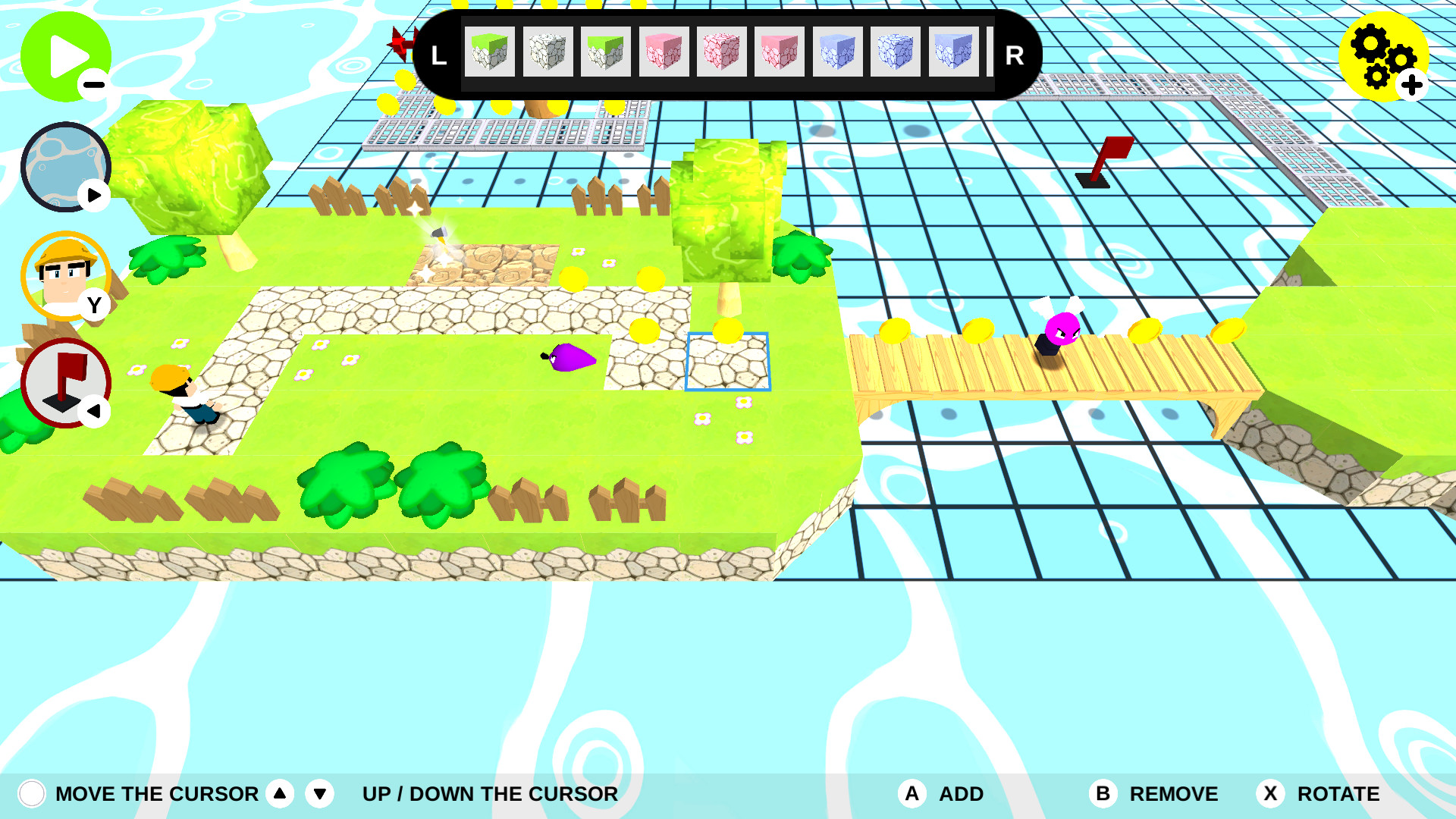Select the half grass half stone block

608,53
